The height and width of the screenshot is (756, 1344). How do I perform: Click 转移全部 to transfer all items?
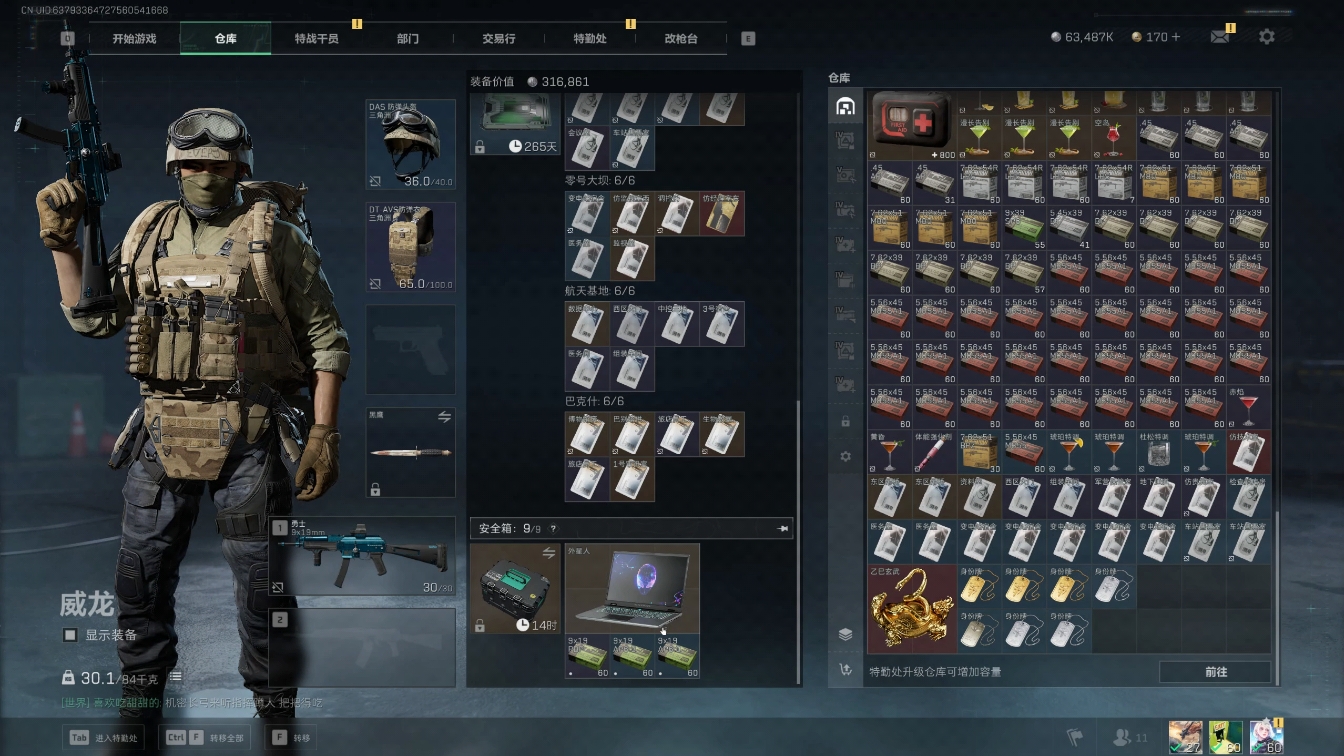click(x=207, y=738)
